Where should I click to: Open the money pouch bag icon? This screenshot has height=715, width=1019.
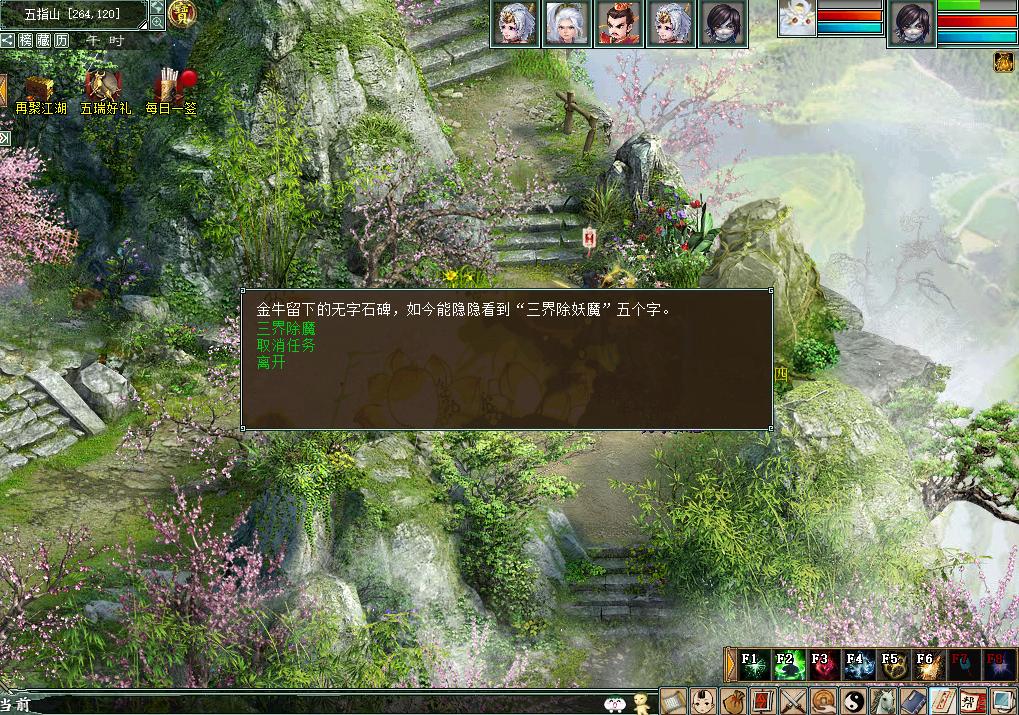(x=733, y=701)
